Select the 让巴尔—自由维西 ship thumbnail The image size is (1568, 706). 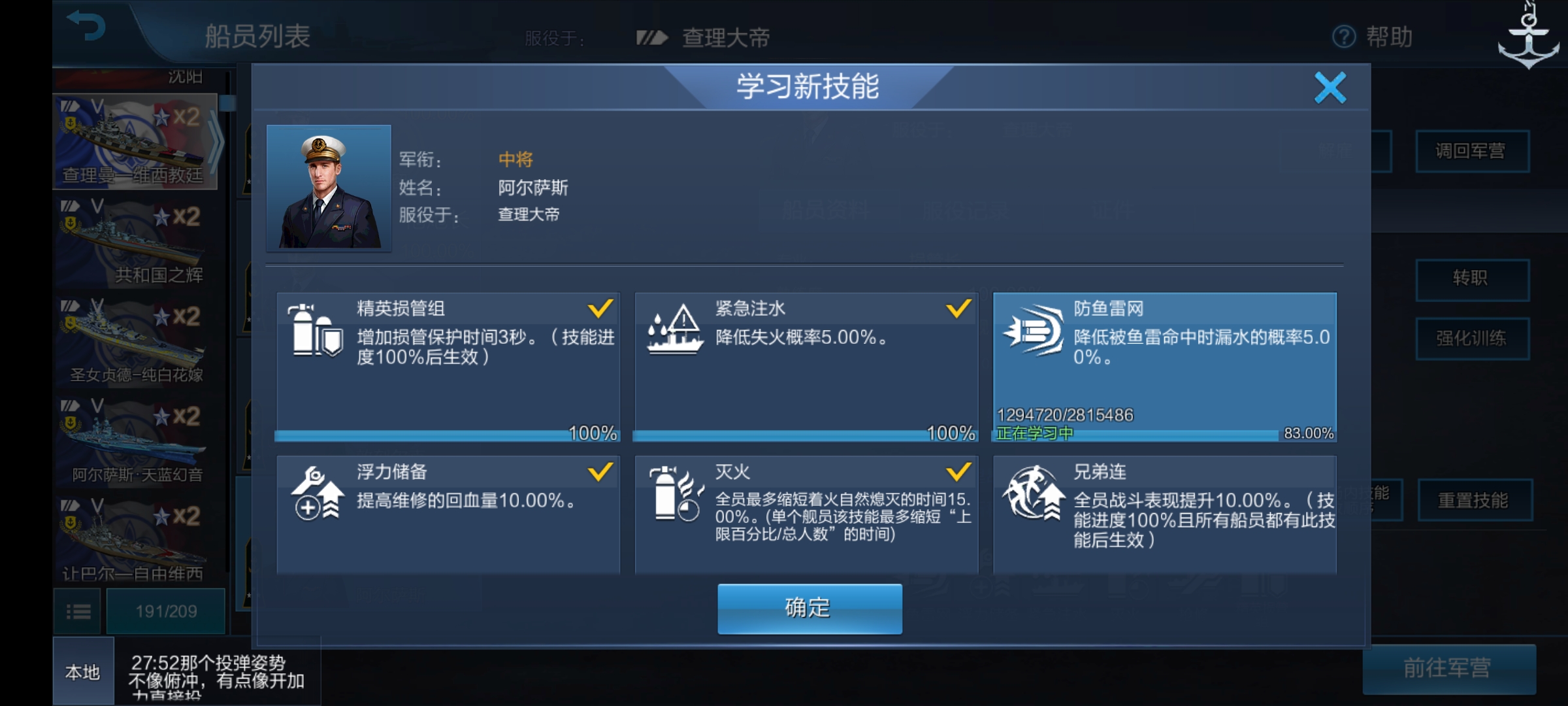137,536
